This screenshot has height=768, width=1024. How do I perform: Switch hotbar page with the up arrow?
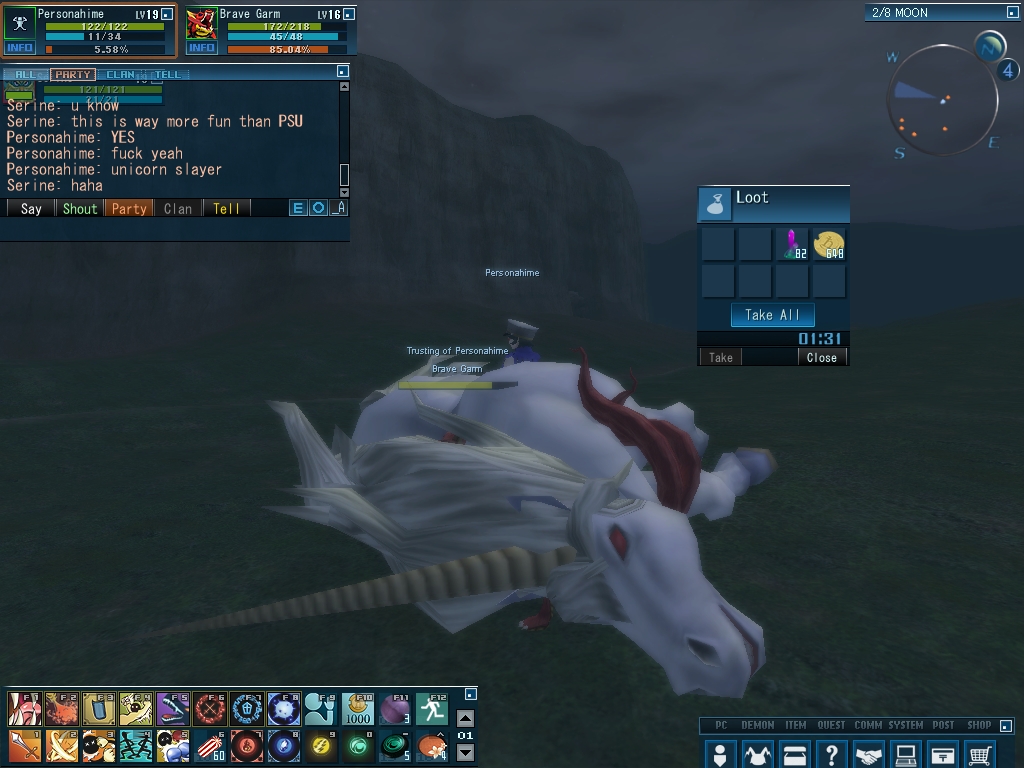point(465,718)
